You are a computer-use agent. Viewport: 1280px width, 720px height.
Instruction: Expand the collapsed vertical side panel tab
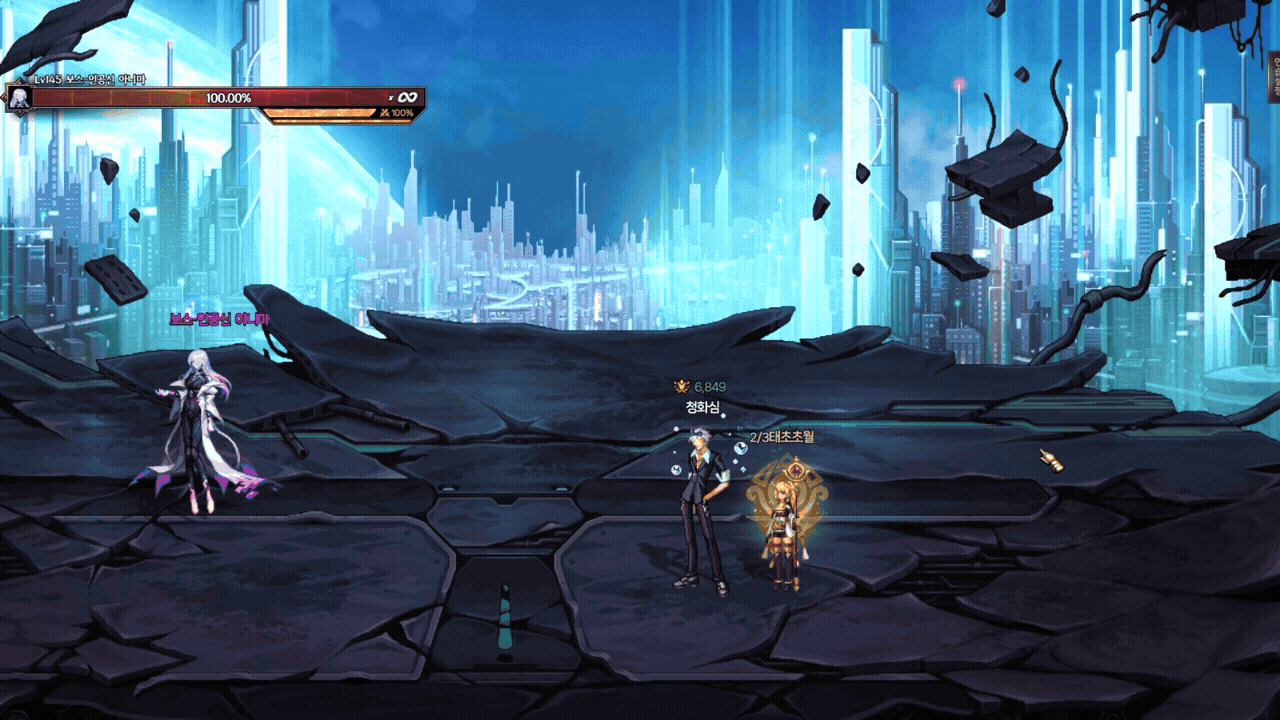tap(1274, 76)
